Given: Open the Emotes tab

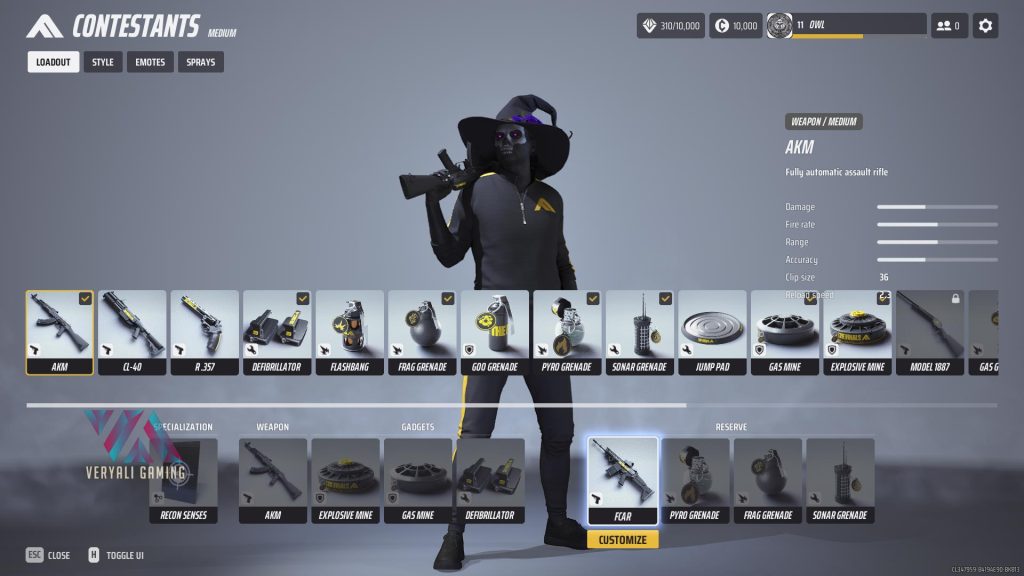Looking at the screenshot, I should click(x=150, y=62).
